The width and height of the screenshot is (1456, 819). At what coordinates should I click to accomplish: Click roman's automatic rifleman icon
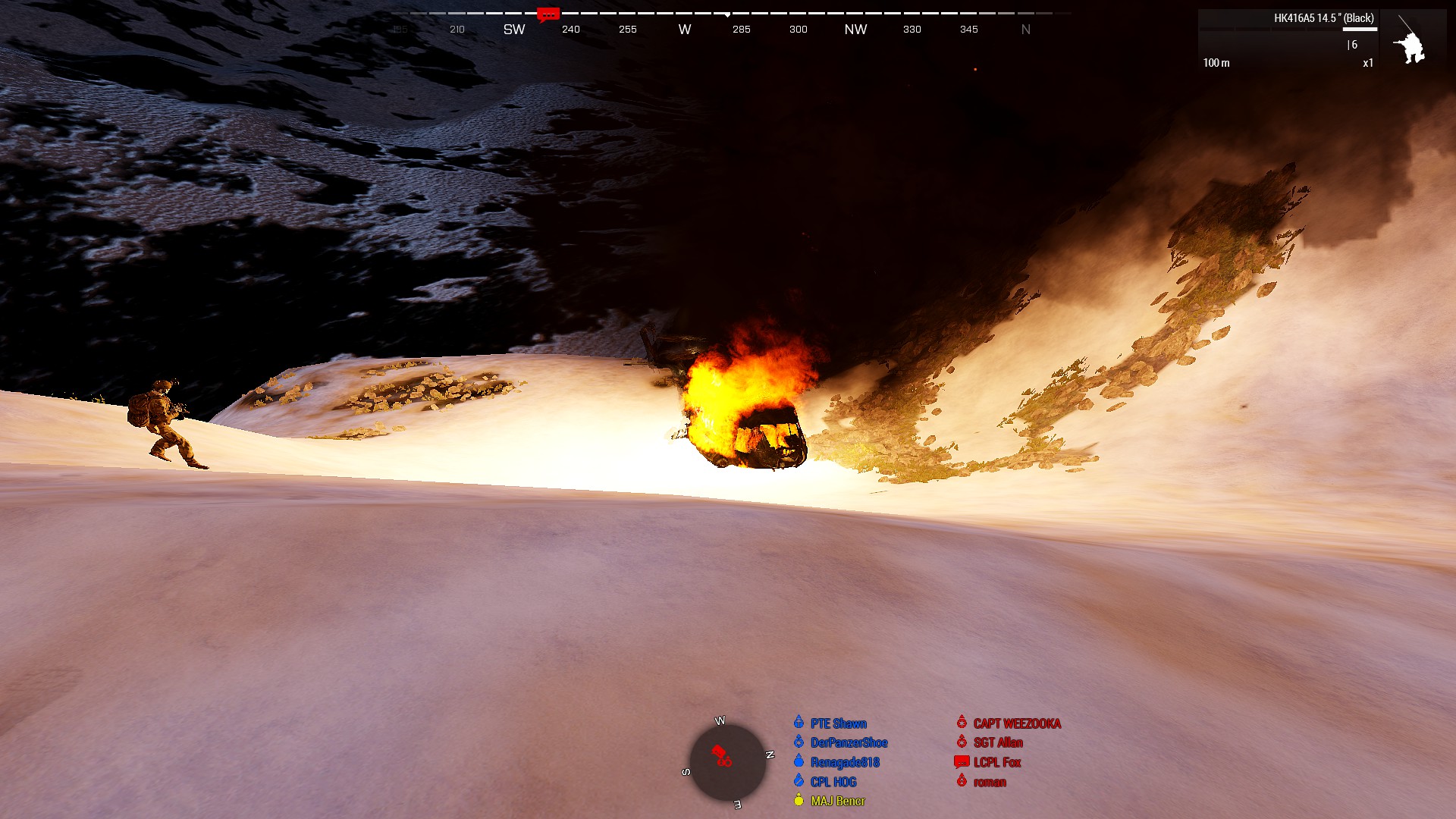tap(961, 782)
